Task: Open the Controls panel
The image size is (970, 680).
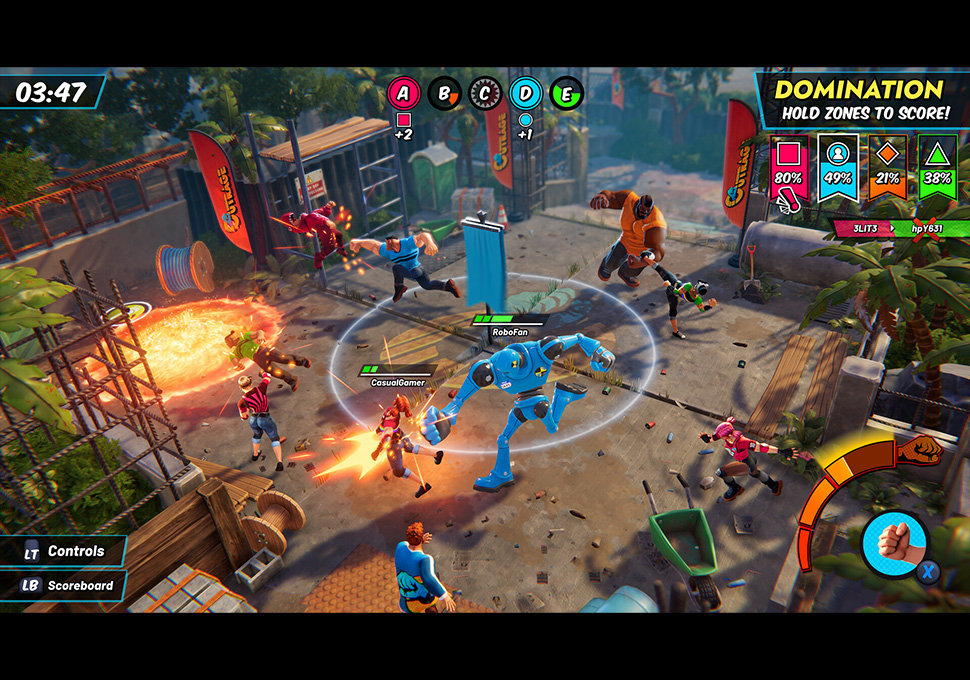Action: coord(65,551)
